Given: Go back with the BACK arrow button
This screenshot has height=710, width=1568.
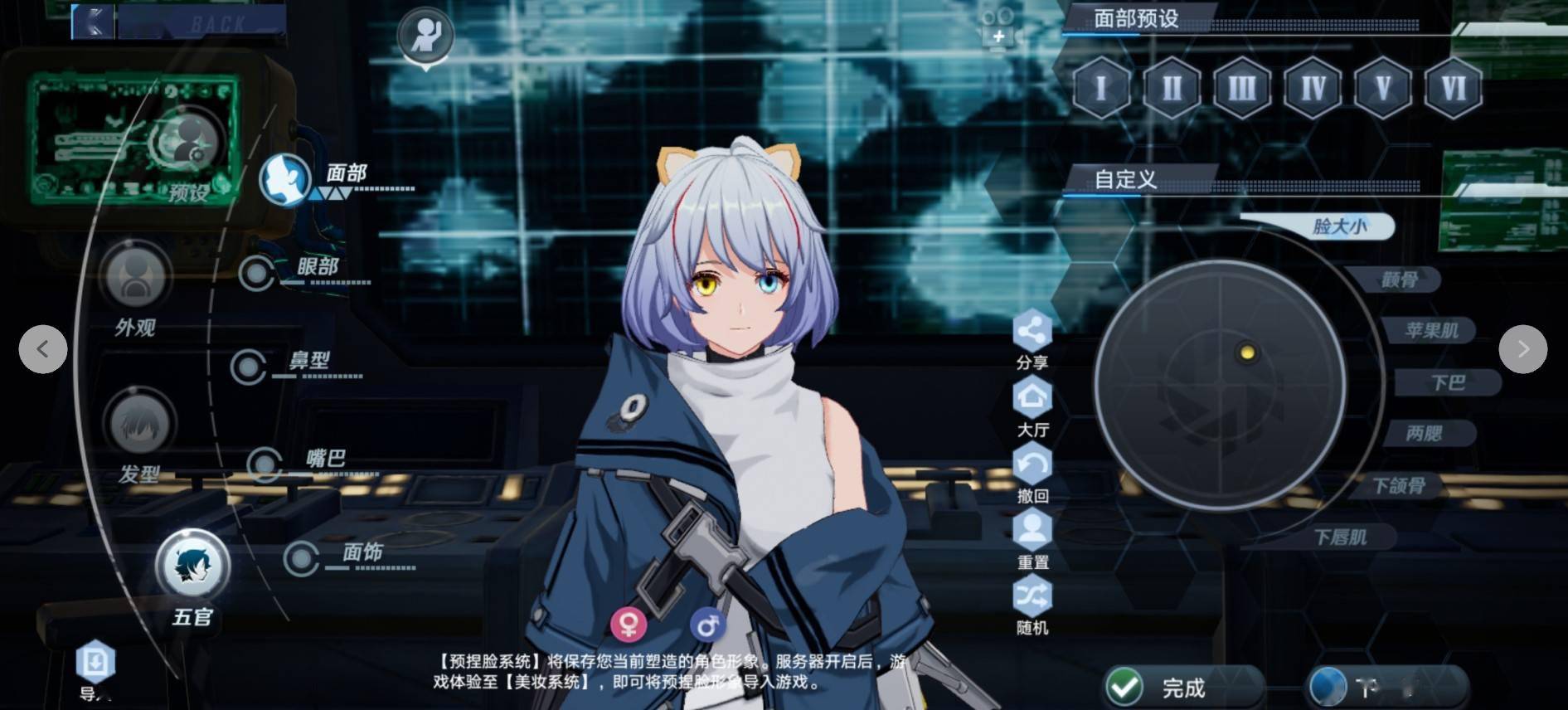Looking at the screenshot, I should 93,21.
